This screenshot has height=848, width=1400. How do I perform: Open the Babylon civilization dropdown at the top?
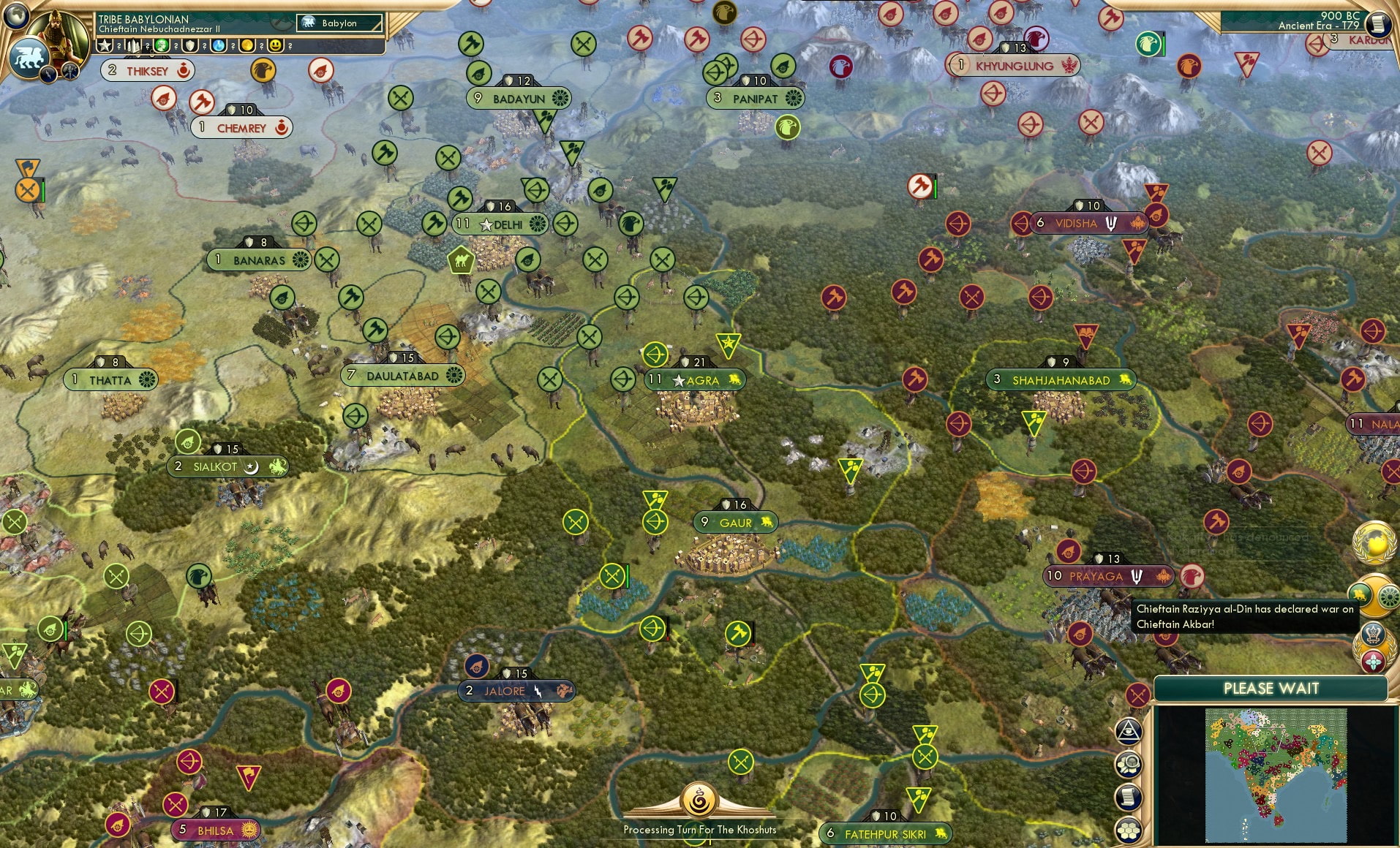(339, 23)
